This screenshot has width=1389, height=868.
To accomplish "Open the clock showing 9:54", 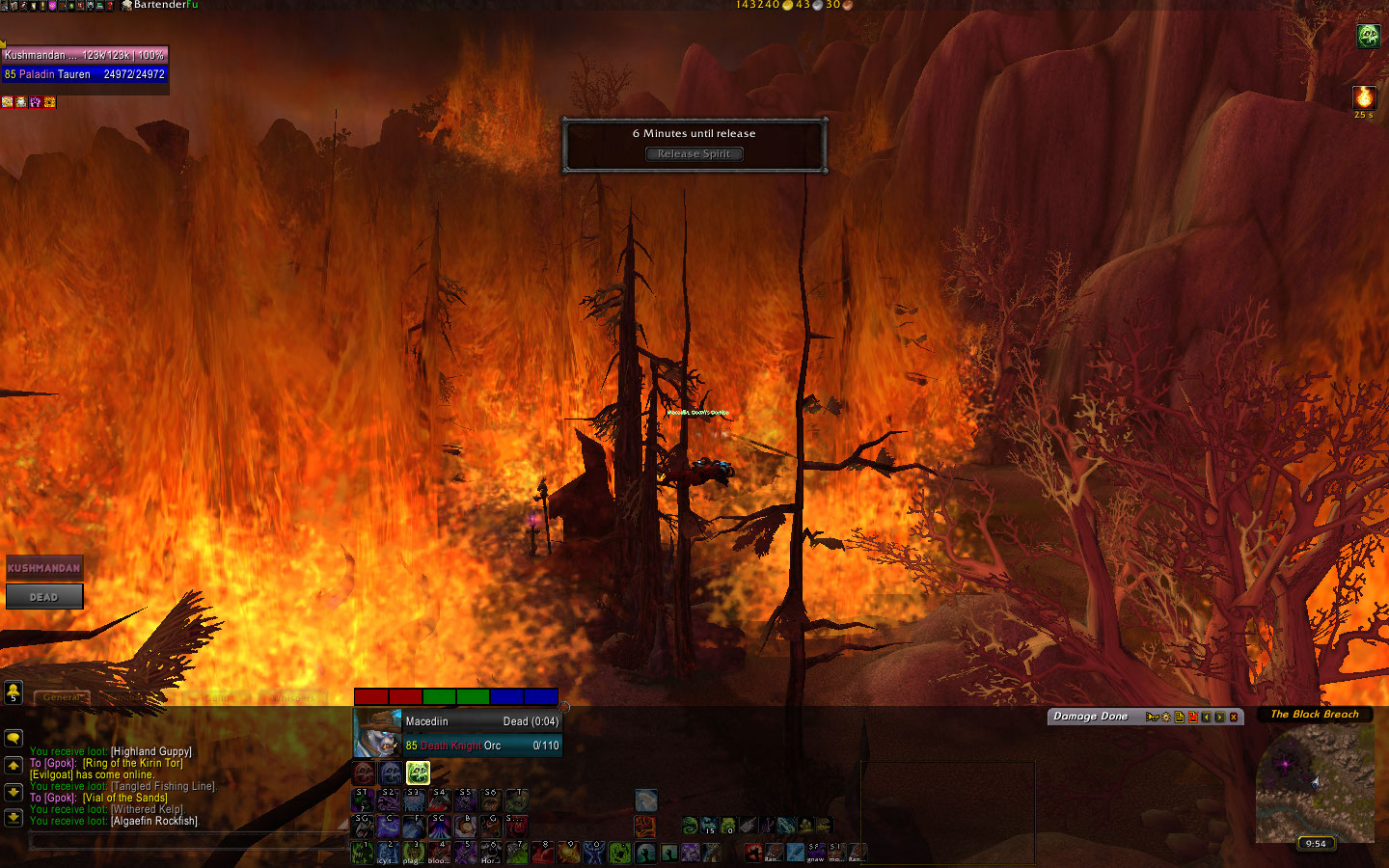I will pyautogui.click(x=1316, y=843).
